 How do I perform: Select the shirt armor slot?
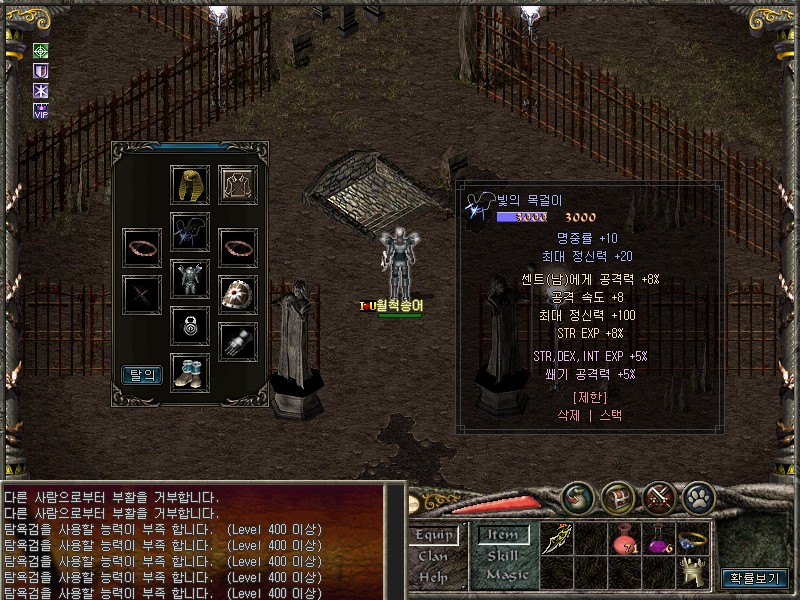(x=239, y=185)
